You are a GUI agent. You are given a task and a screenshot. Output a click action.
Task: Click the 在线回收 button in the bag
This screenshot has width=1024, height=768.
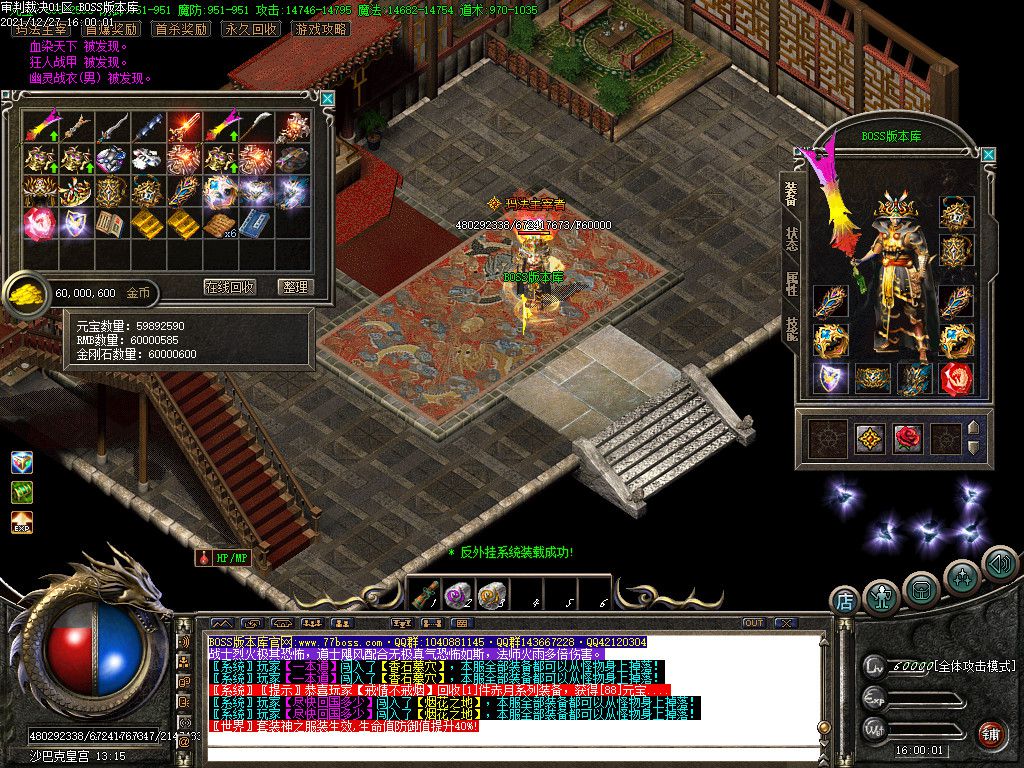coord(230,287)
